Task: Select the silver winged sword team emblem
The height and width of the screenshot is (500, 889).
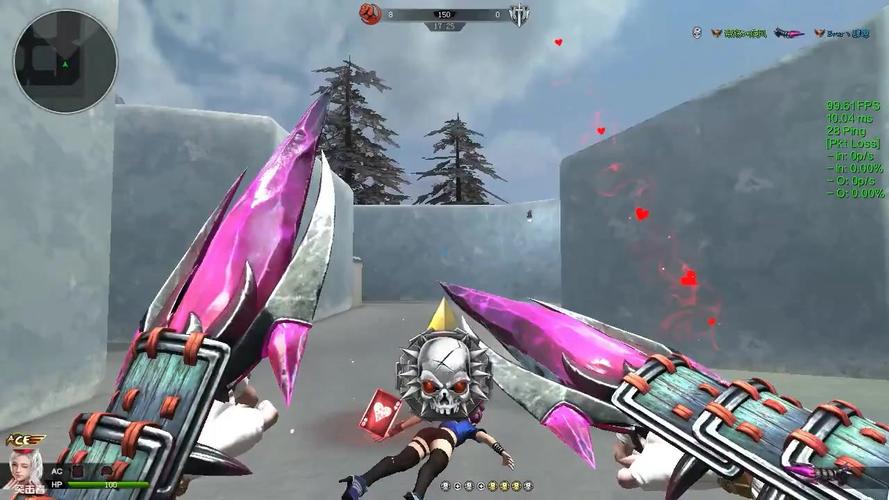Action: [x=519, y=14]
